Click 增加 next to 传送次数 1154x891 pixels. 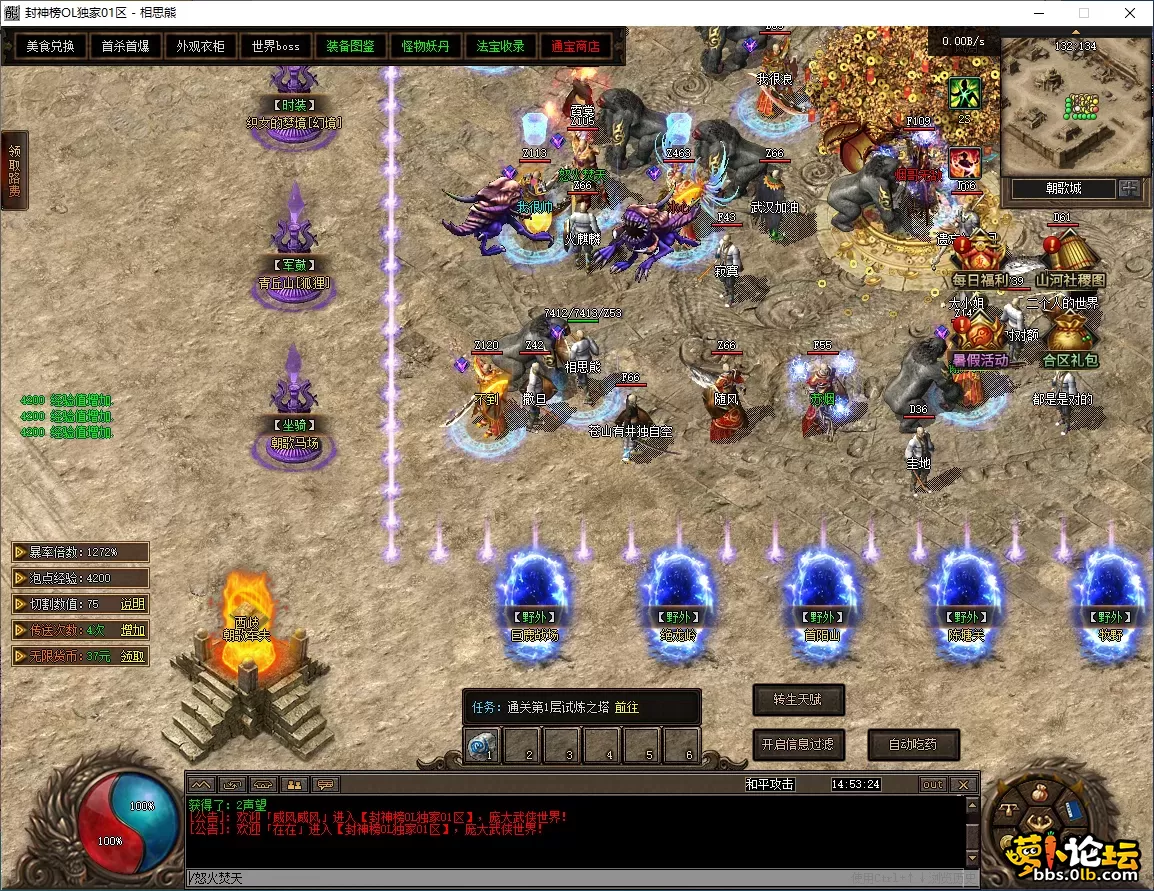[133, 630]
